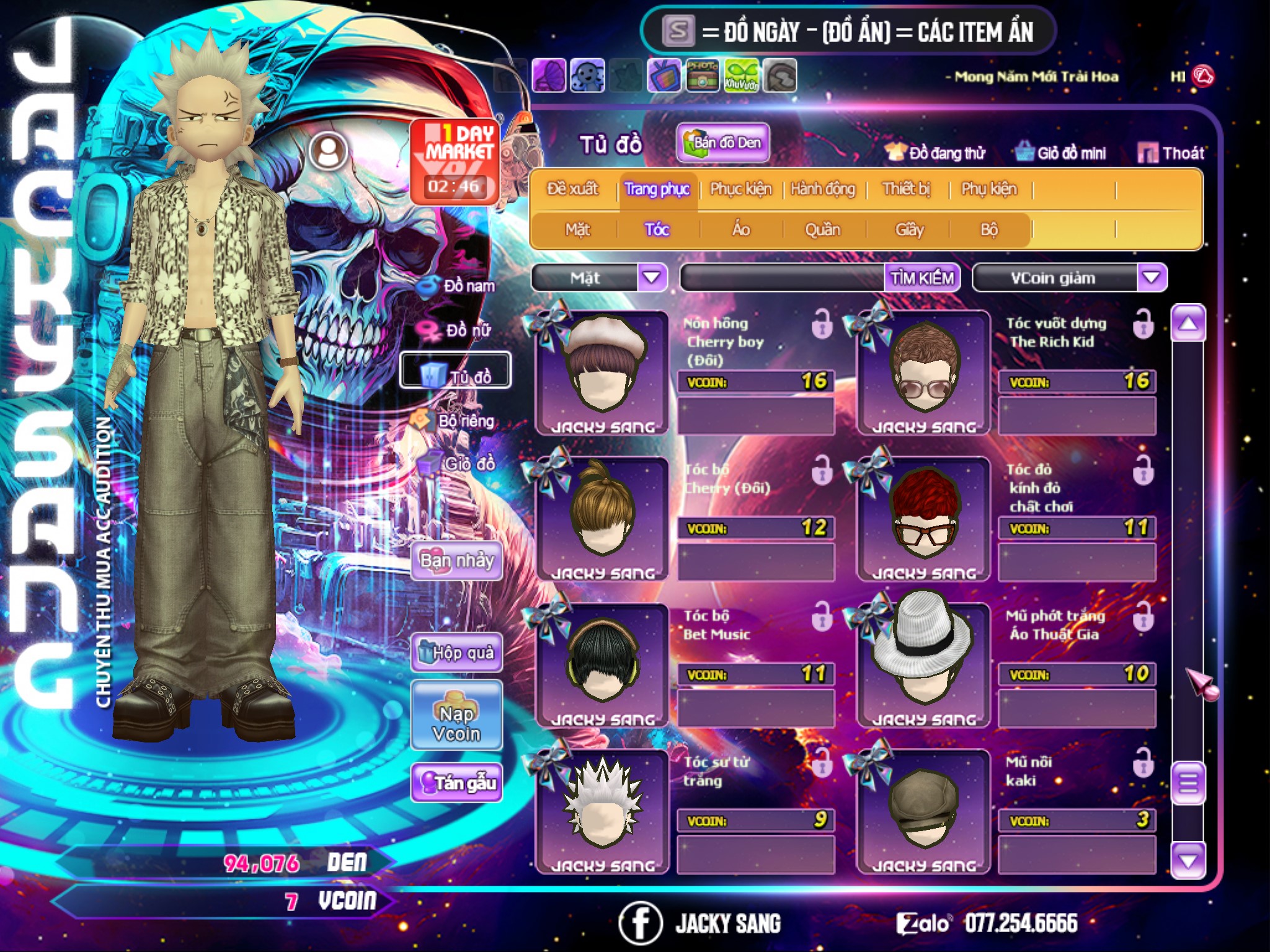Select the Hành động tab
Viewport: 1270px width, 952px height.
click(x=823, y=189)
